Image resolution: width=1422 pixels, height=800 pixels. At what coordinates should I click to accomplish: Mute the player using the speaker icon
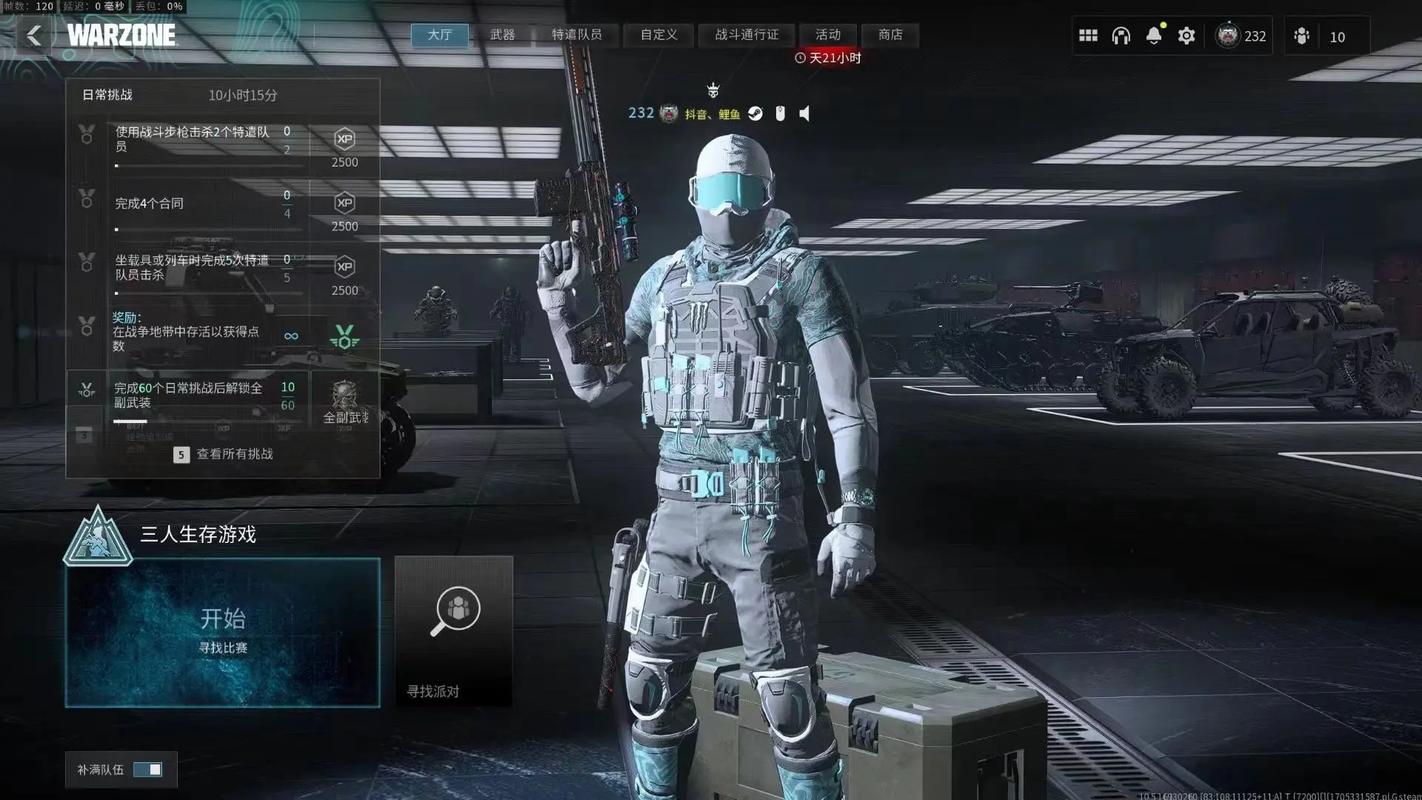(x=805, y=114)
